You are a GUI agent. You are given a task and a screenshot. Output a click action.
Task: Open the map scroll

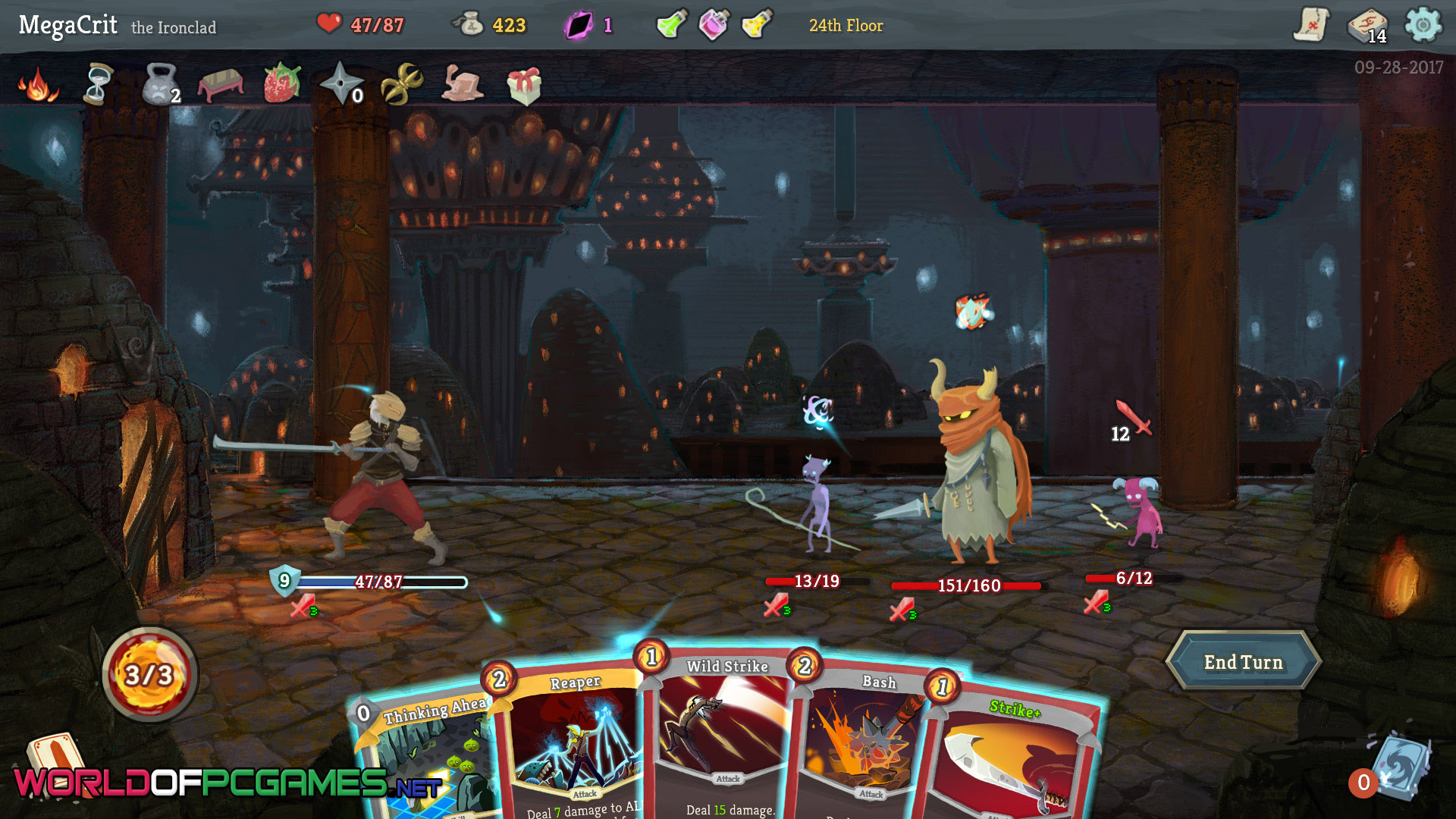[x=1311, y=25]
